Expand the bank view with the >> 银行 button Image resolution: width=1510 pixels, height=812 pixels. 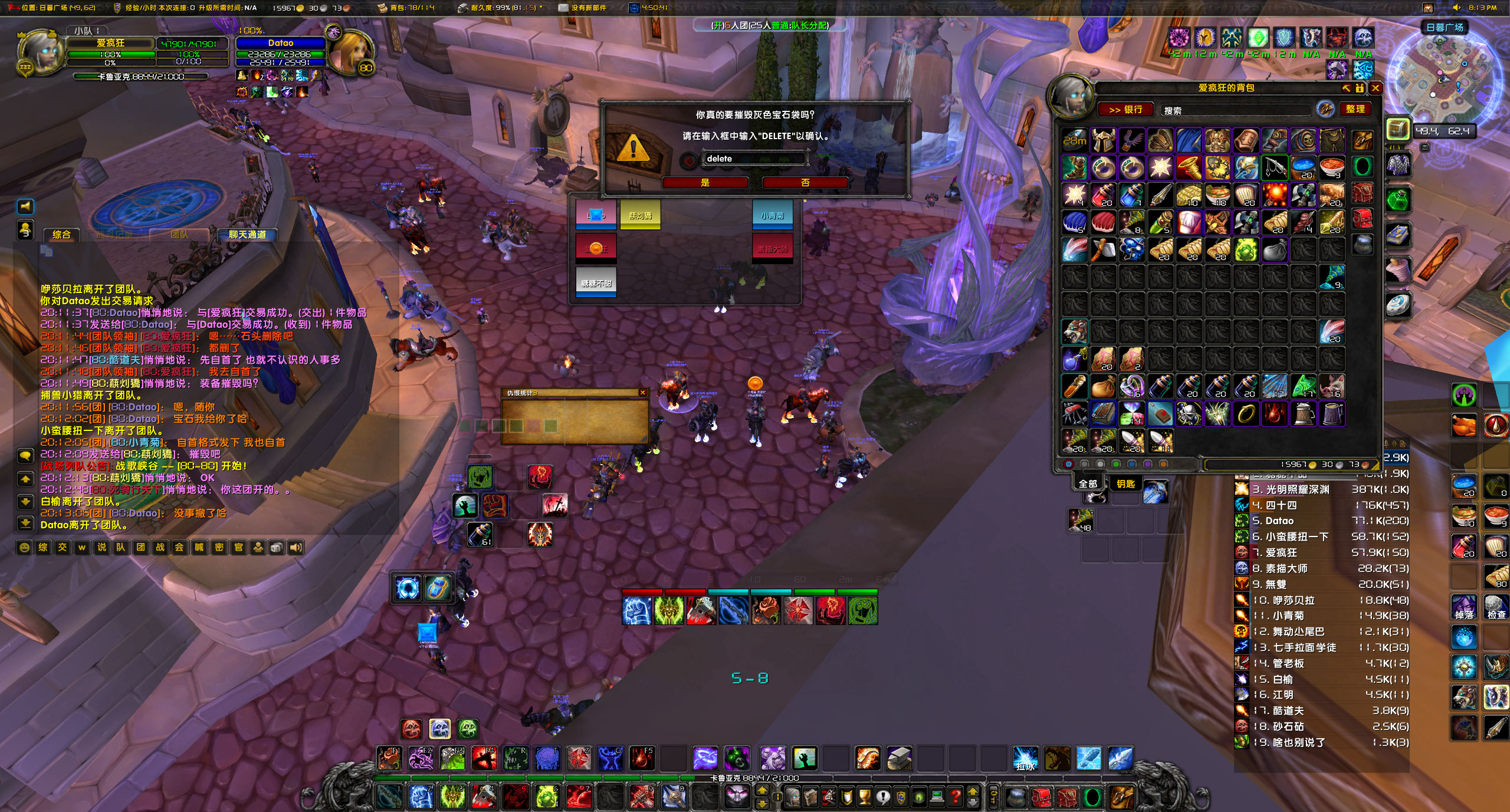coord(1125,110)
